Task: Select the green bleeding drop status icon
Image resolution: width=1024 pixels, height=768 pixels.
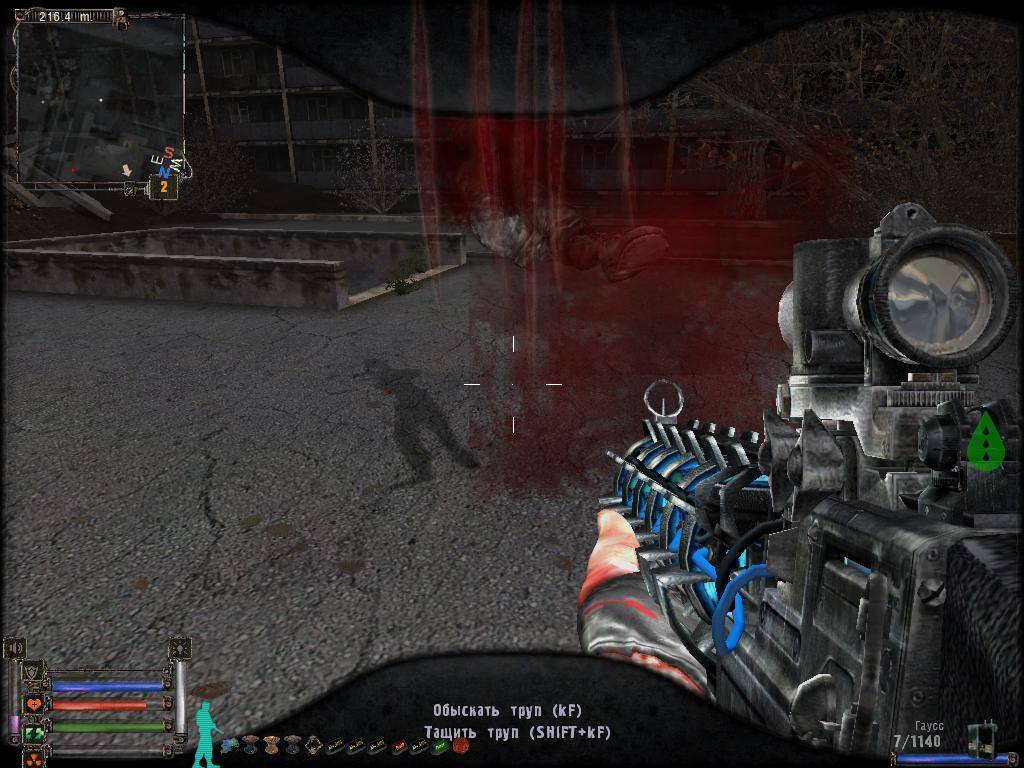Action: [987, 440]
